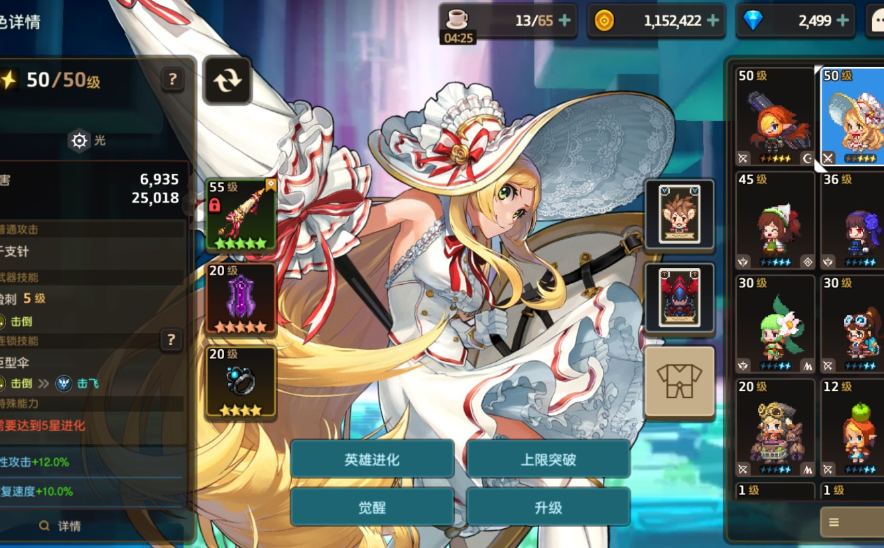Click the swap arrows hero switch button
884x548 pixels.
[x=227, y=80]
